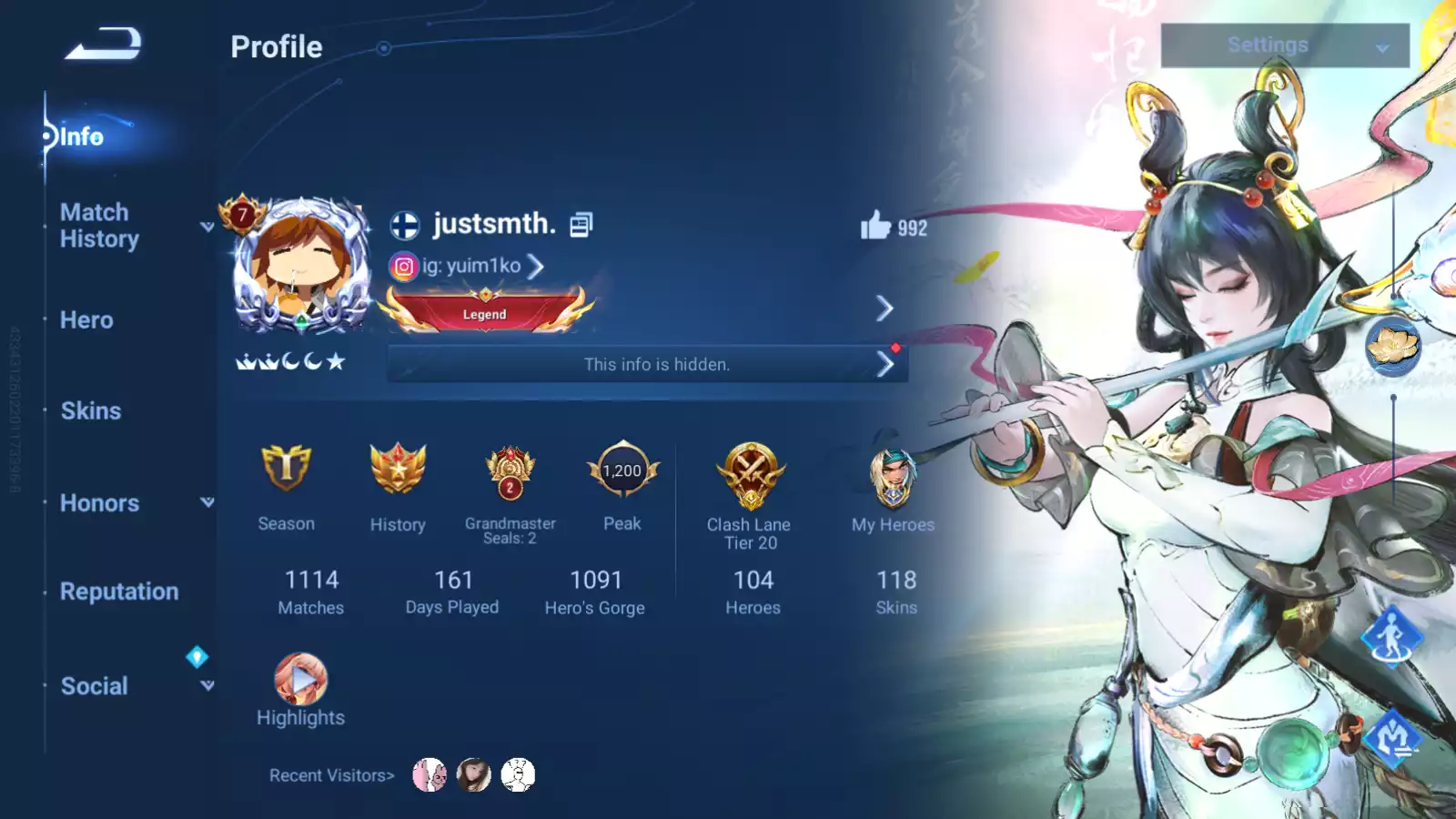The width and height of the screenshot is (1456, 819).
Task: Open the Settings dropdown
Action: (x=1284, y=45)
